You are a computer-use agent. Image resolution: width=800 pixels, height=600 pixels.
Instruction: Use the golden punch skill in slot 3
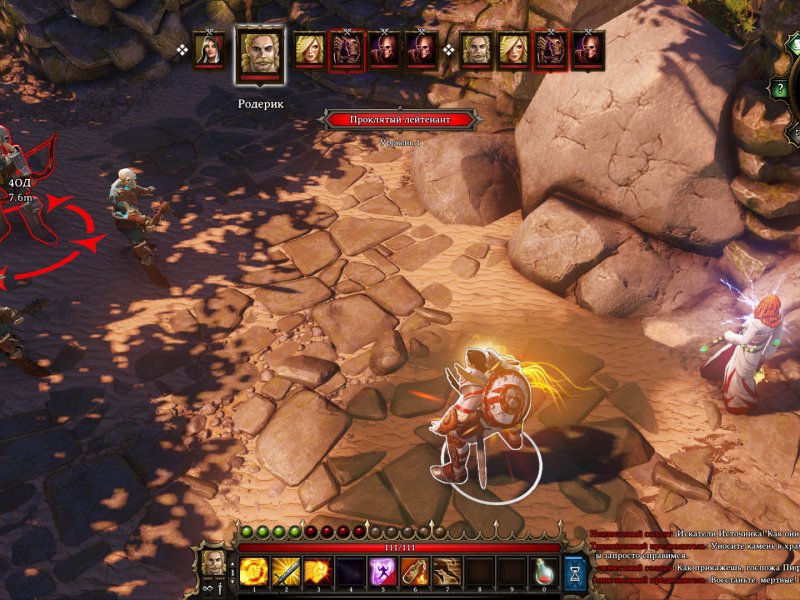[x=318, y=571]
